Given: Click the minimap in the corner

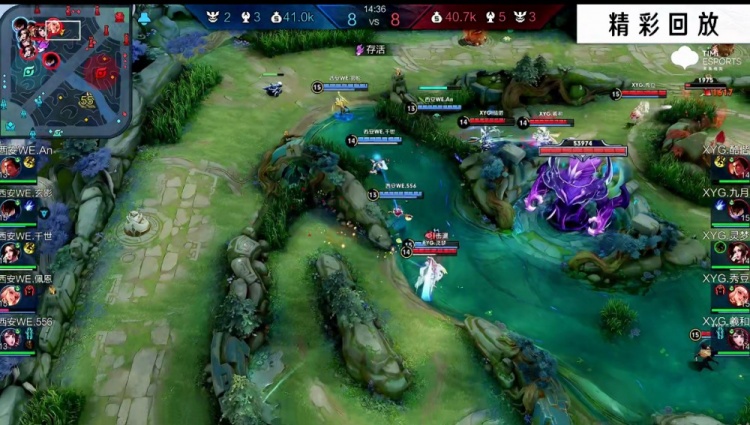Looking at the screenshot, I should point(66,70).
